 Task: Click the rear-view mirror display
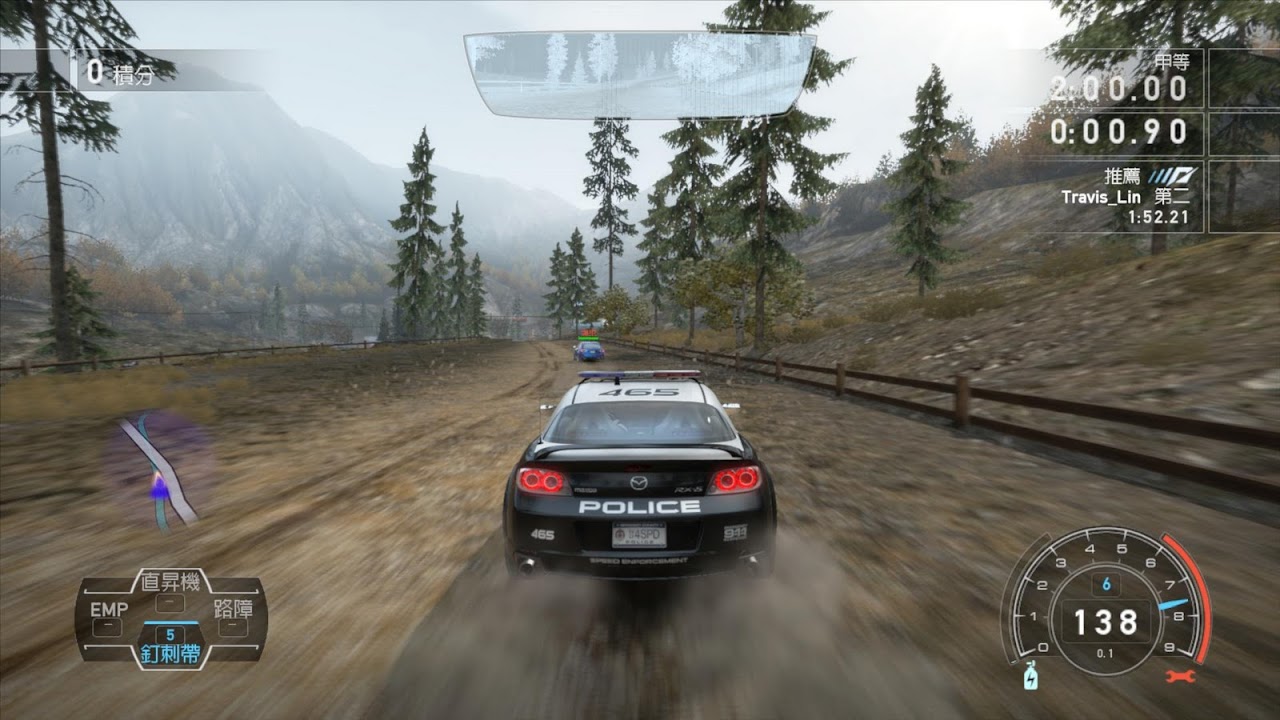640,73
